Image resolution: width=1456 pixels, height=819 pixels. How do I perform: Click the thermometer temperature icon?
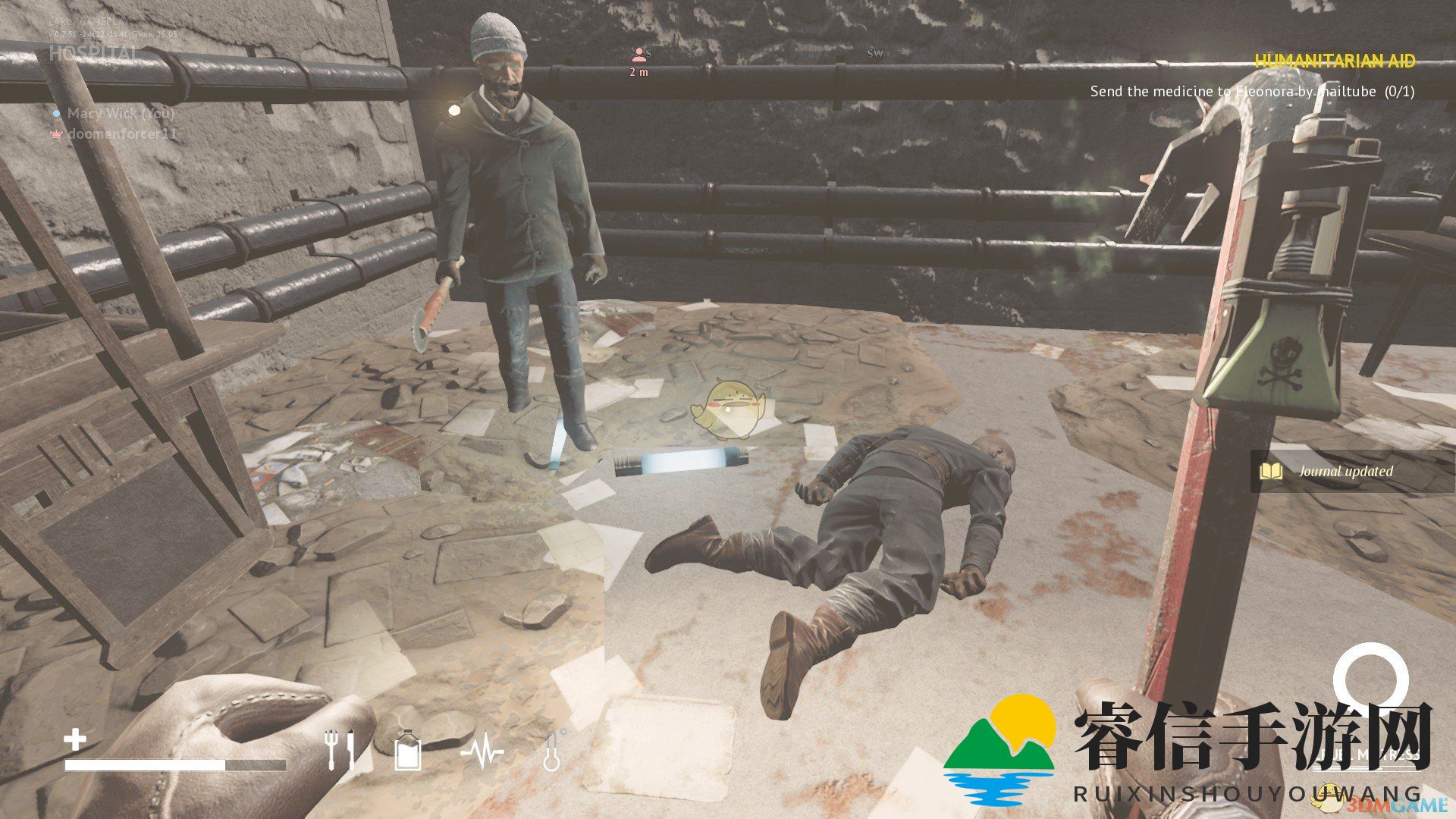pos(553,751)
